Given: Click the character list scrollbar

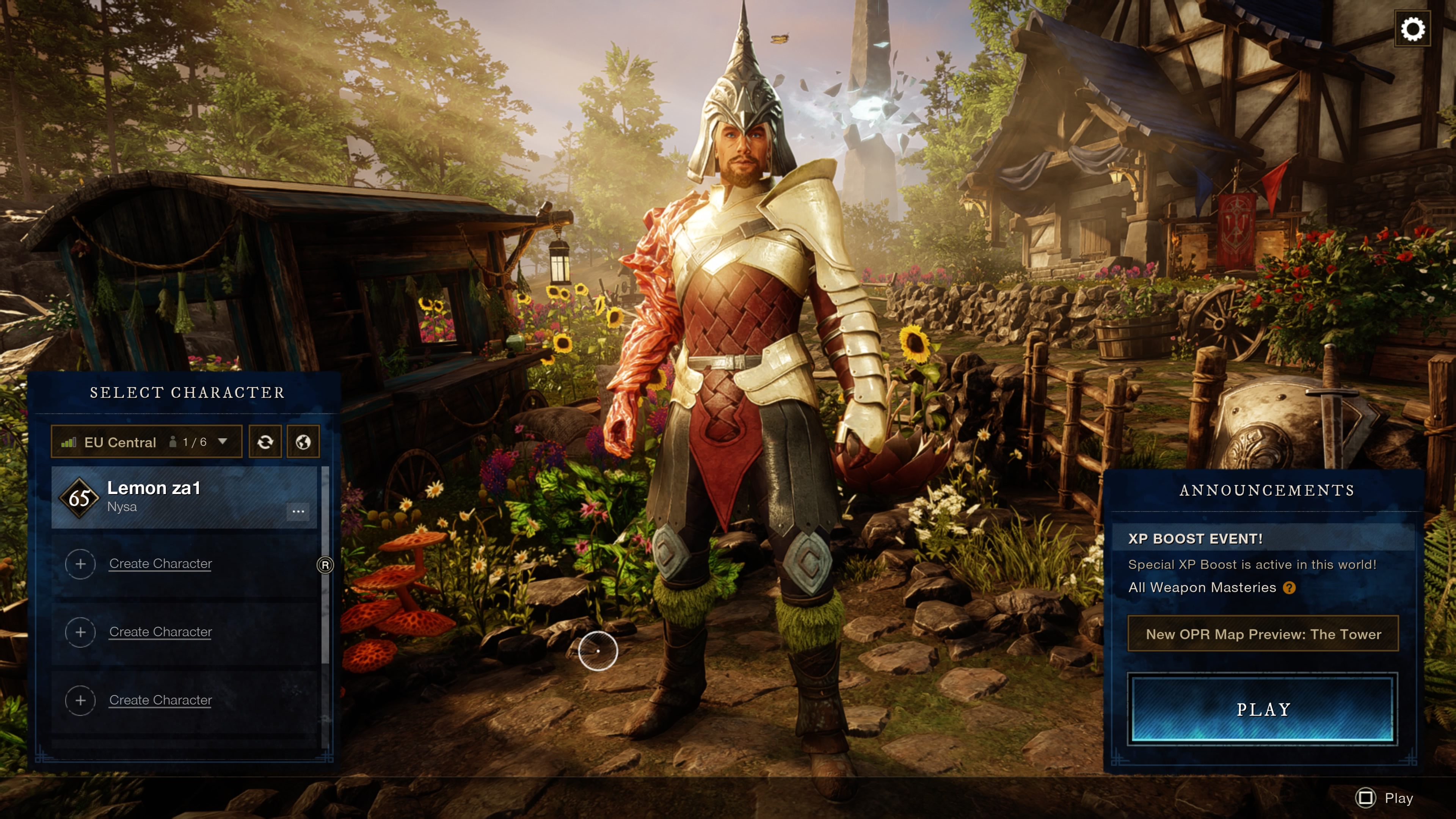Looking at the screenshot, I should tap(325, 565).
